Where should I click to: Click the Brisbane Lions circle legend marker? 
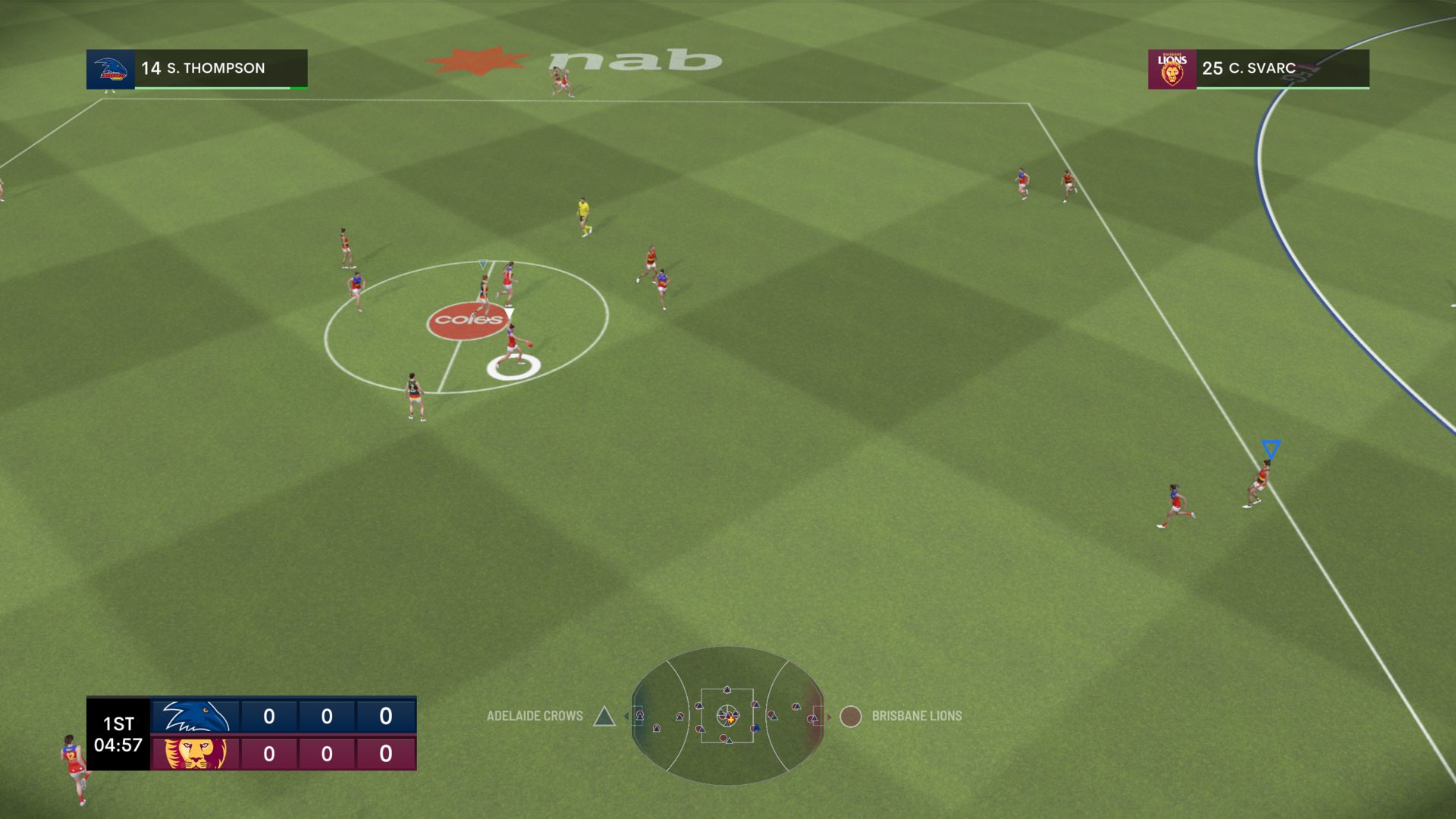[851, 716]
